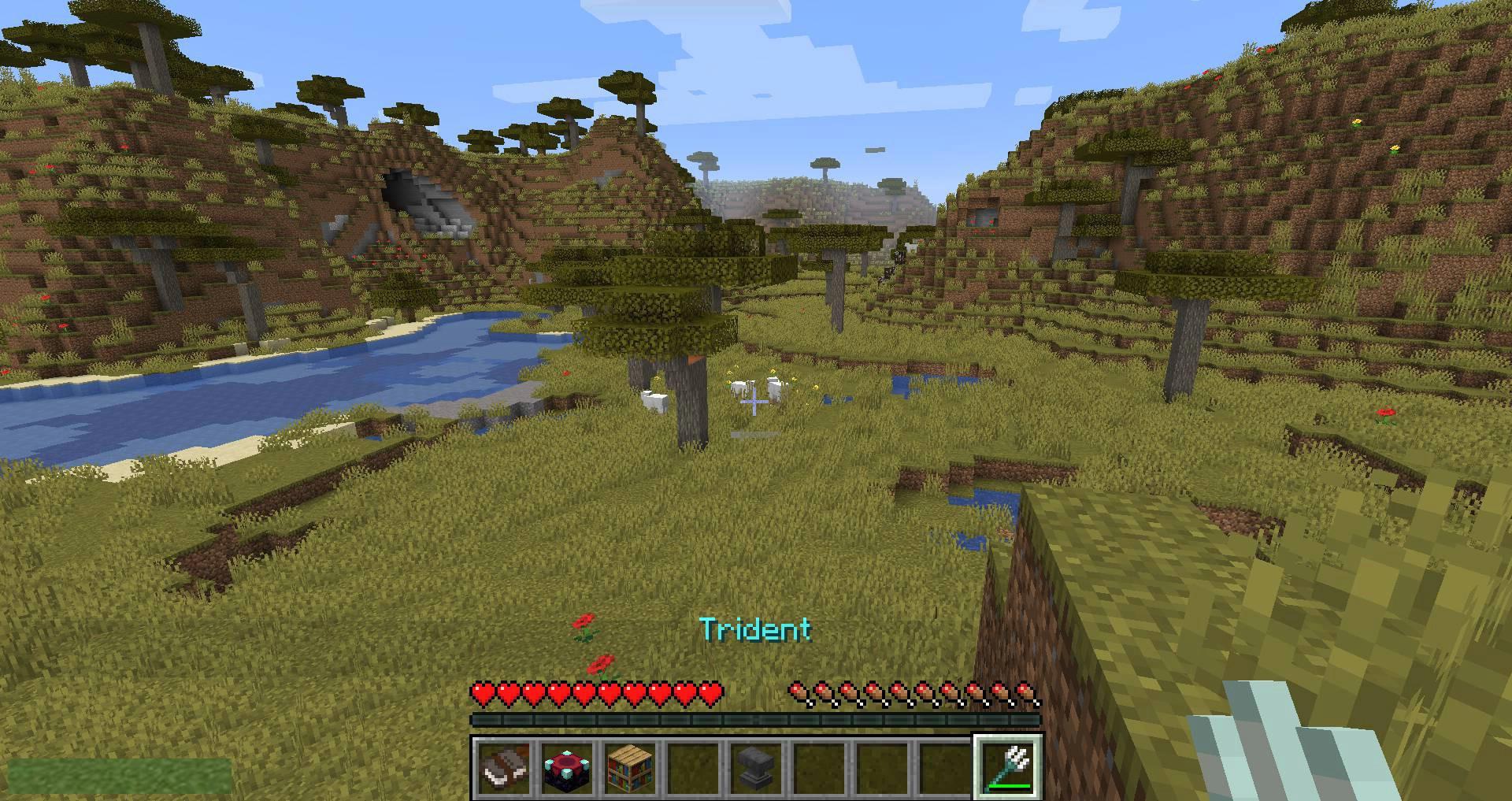Pick the bookshelf block slot
The height and width of the screenshot is (801, 1512).
pyautogui.click(x=630, y=767)
